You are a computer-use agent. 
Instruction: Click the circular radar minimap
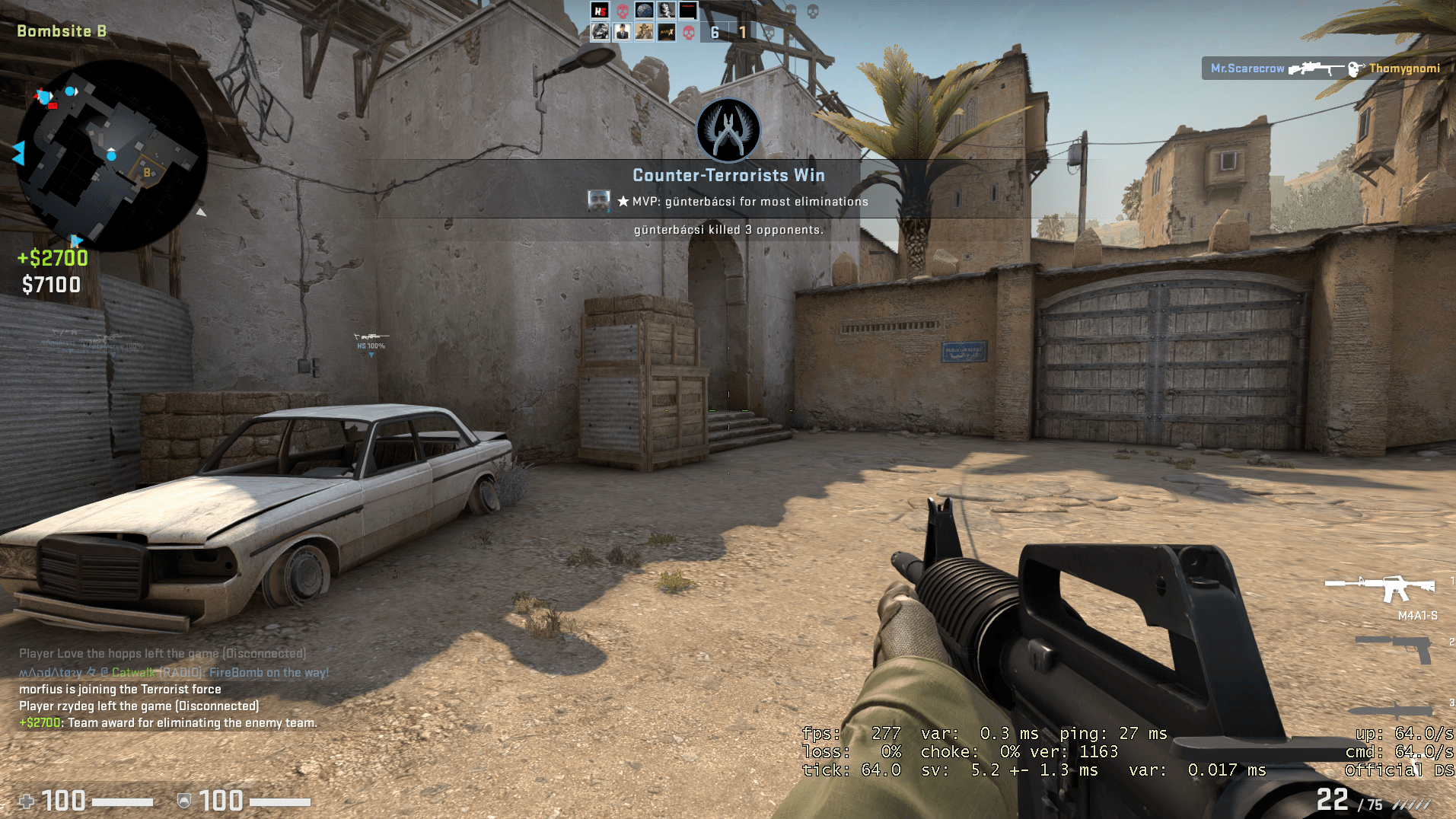click(111, 156)
